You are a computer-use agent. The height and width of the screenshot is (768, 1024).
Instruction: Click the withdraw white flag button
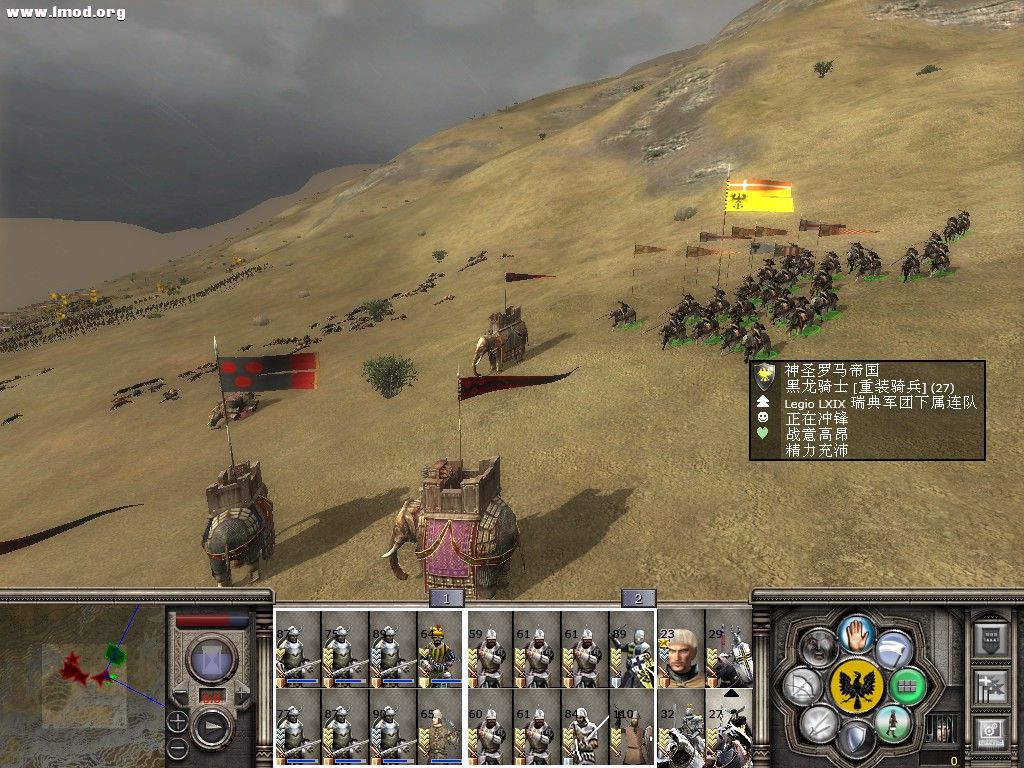coord(895,650)
